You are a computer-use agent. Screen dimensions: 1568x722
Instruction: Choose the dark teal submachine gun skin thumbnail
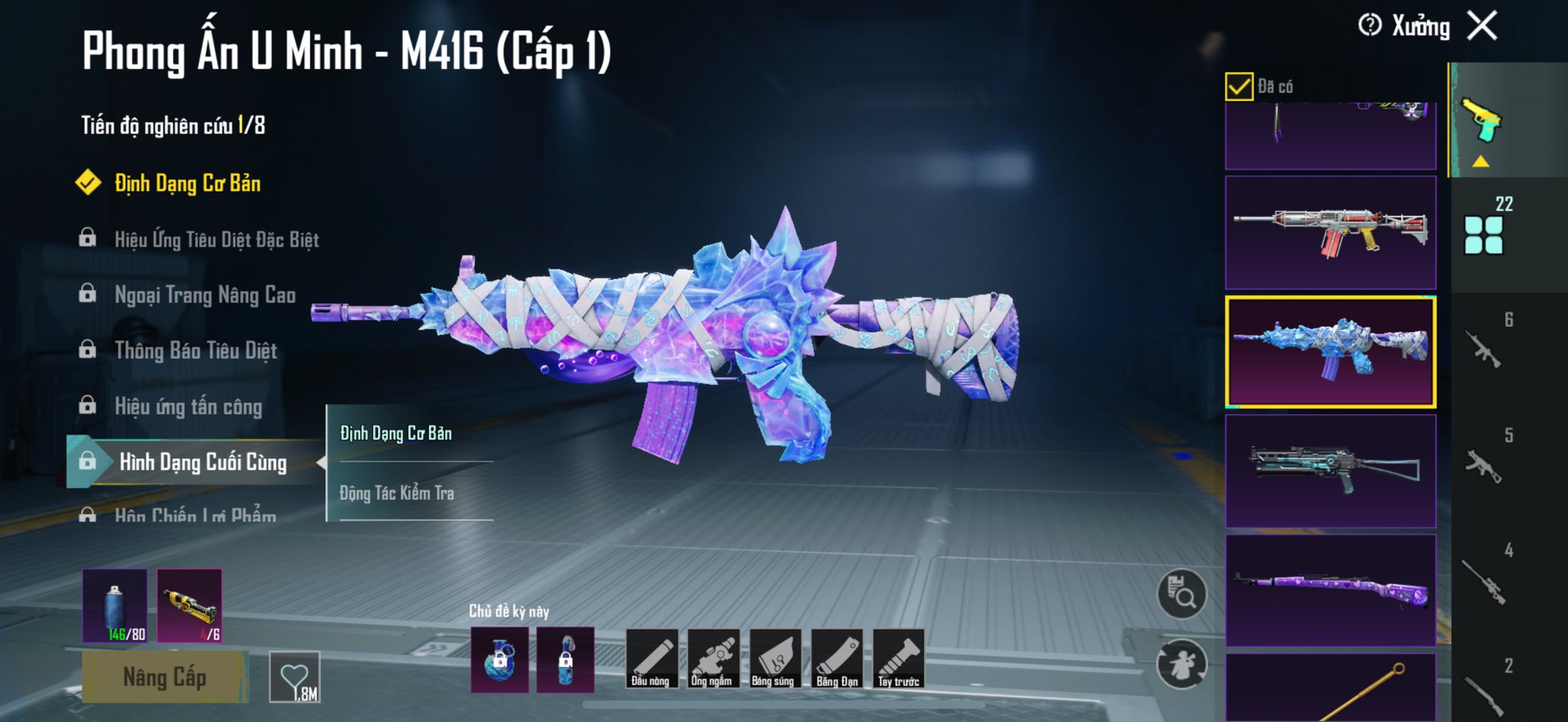[x=1331, y=471]
